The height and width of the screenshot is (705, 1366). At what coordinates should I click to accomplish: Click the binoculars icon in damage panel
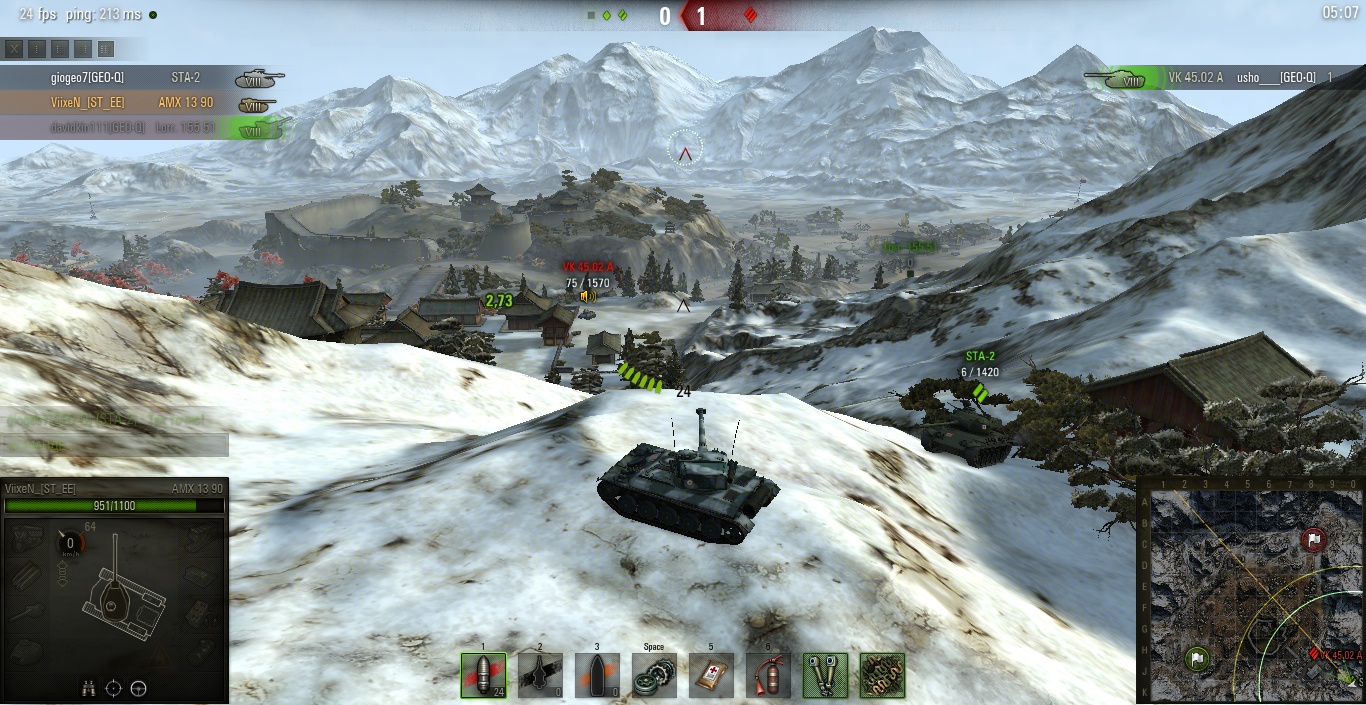pos(89,687)
